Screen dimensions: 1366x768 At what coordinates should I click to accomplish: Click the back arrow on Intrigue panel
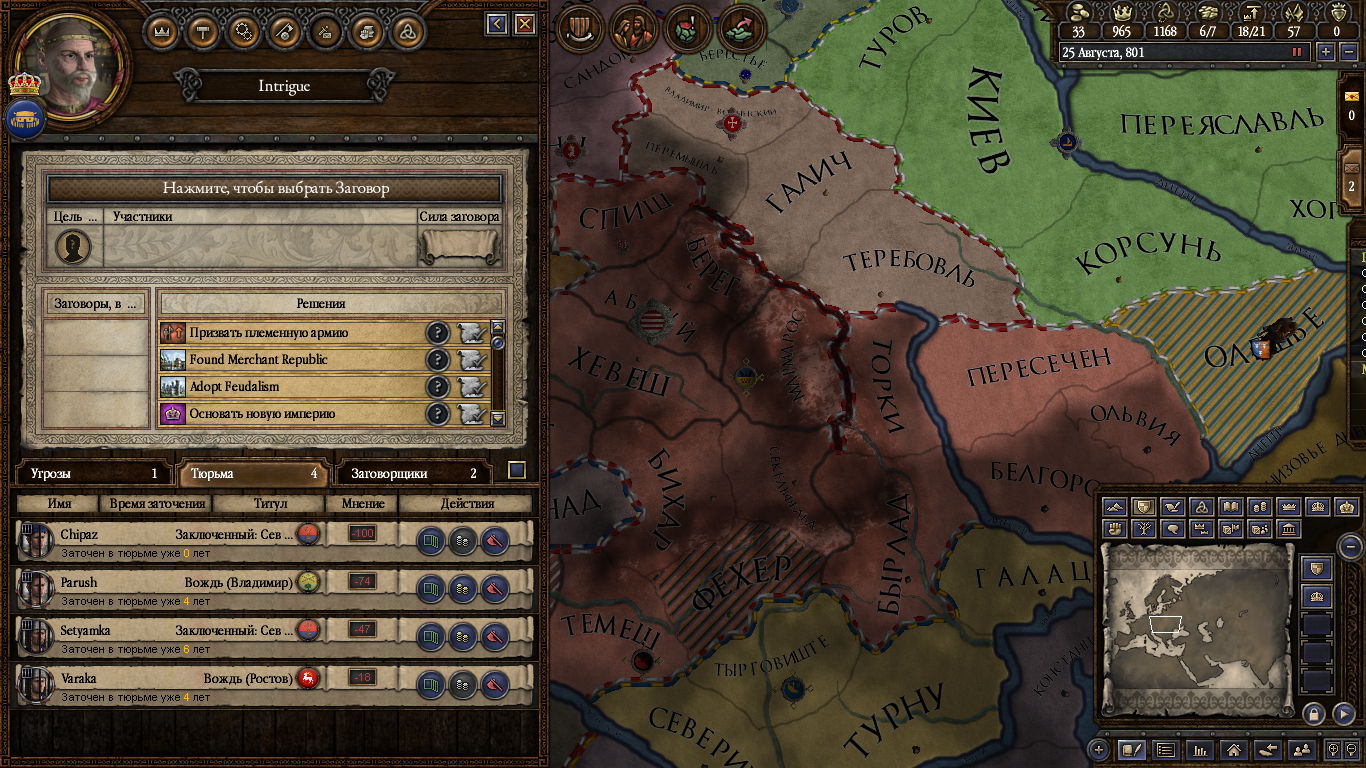click(496, 24)
